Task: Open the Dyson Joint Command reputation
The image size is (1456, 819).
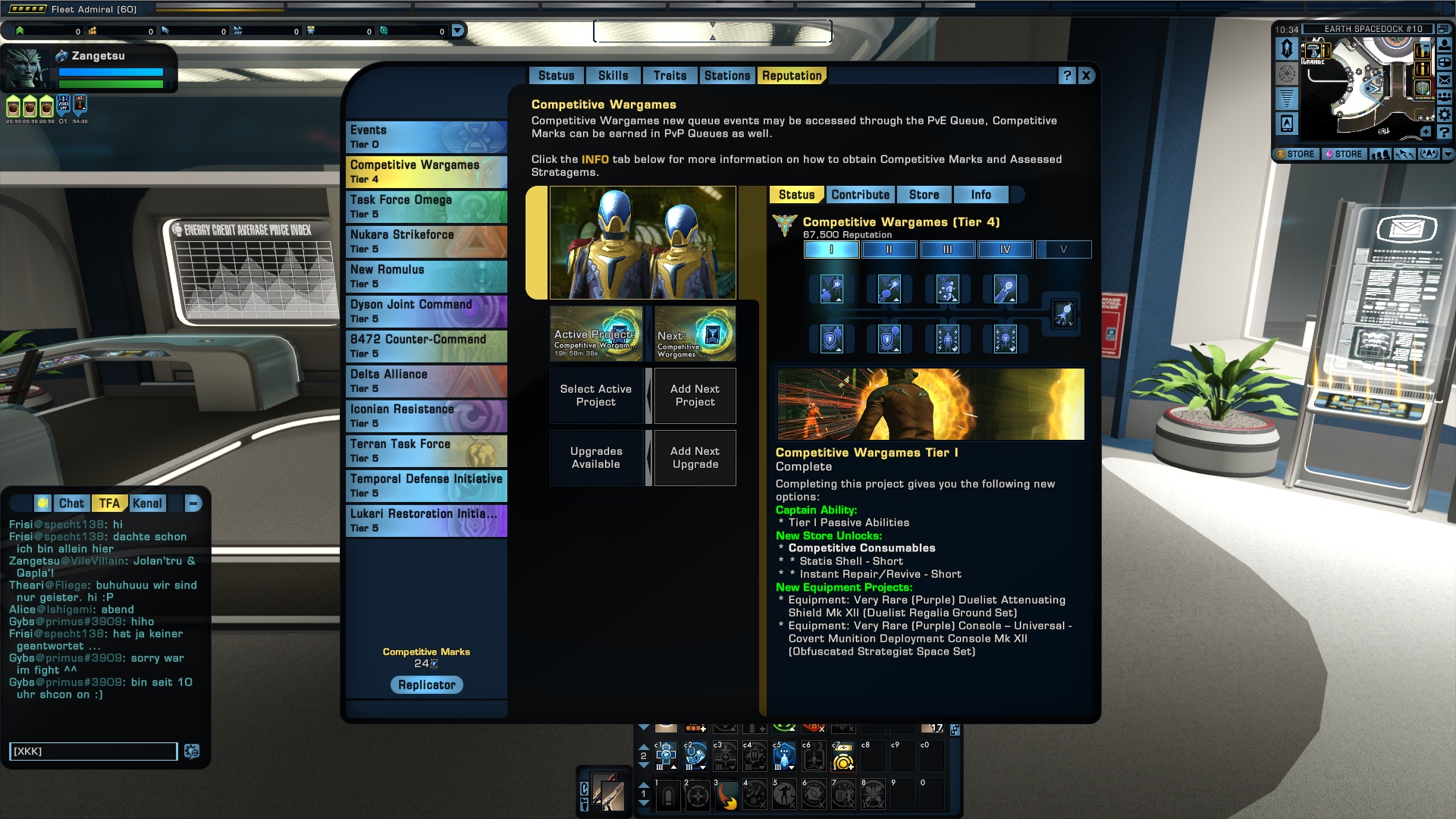Action: click(x=426, y=311)
